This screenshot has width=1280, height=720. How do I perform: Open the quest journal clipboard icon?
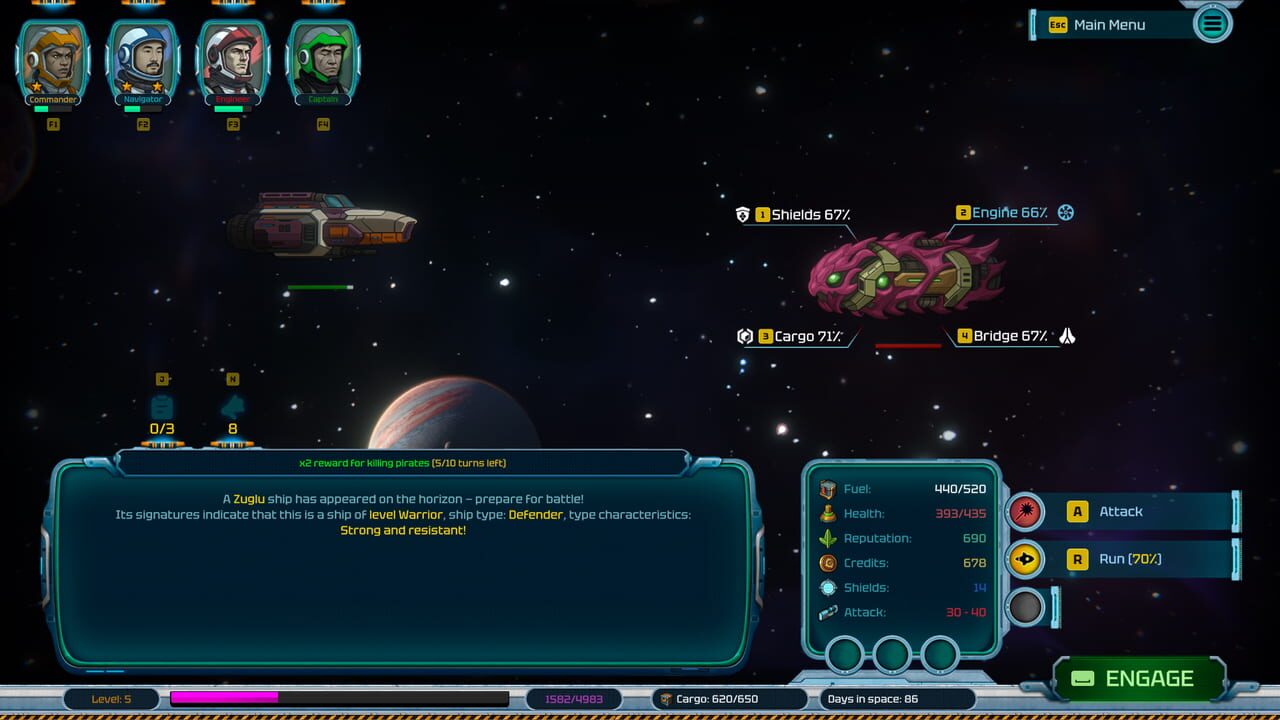(162, 405)
